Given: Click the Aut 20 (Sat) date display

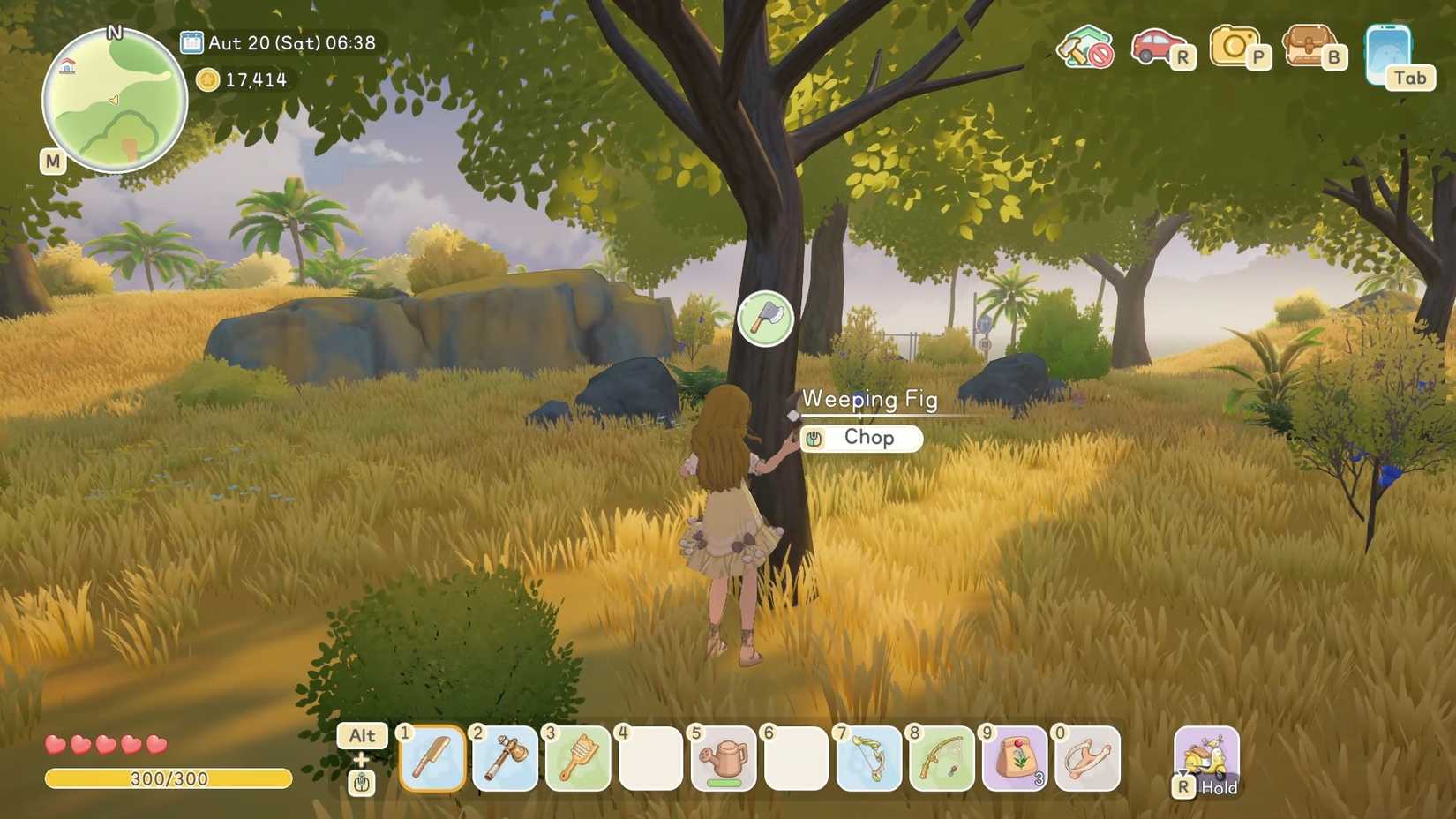Looking at the screenshot, I should click(291, 41).
